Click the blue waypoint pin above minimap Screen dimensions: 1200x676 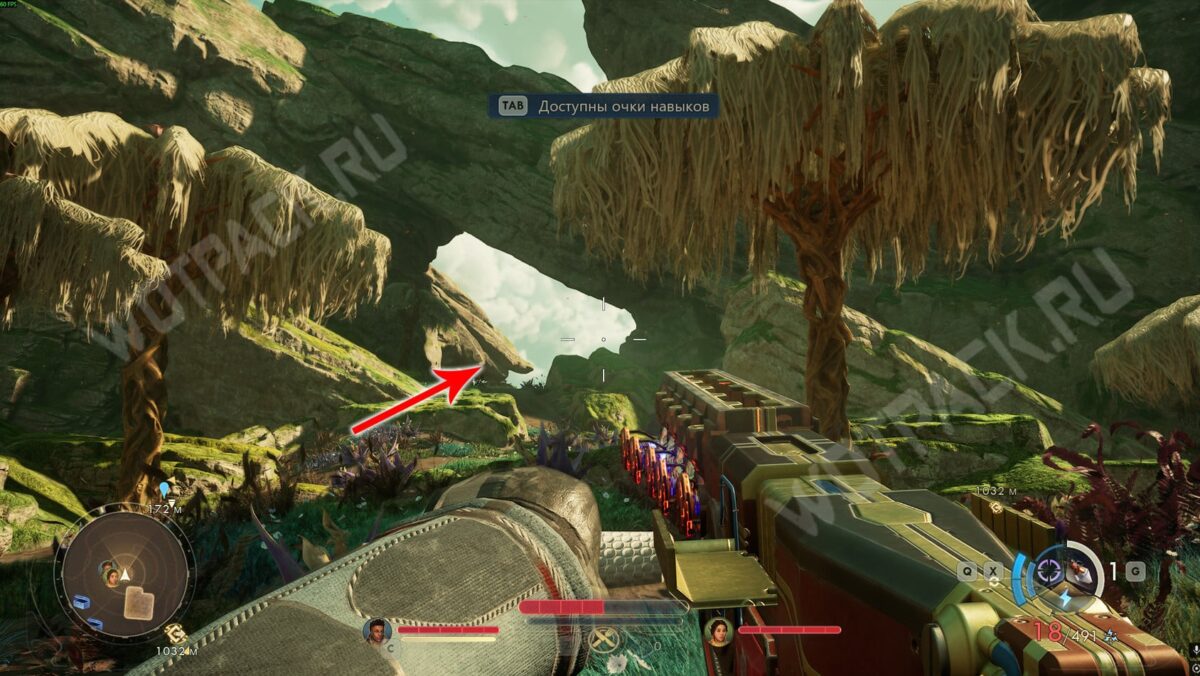pos(164,489)
